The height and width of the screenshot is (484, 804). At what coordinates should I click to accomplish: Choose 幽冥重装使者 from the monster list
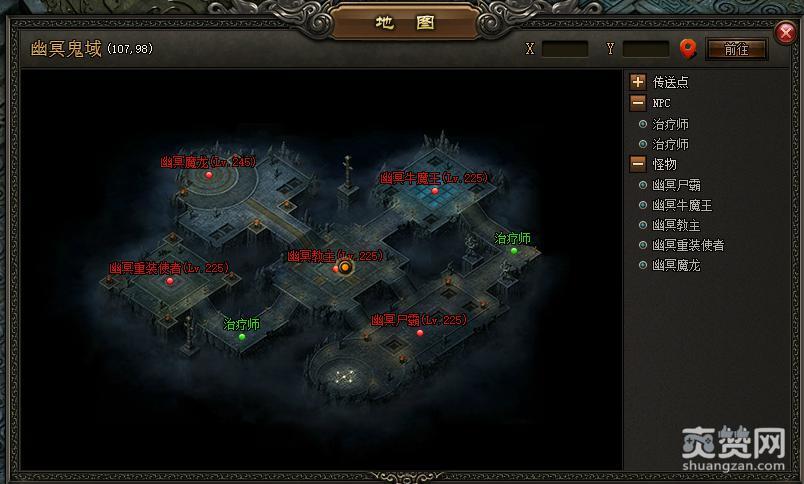688,245
